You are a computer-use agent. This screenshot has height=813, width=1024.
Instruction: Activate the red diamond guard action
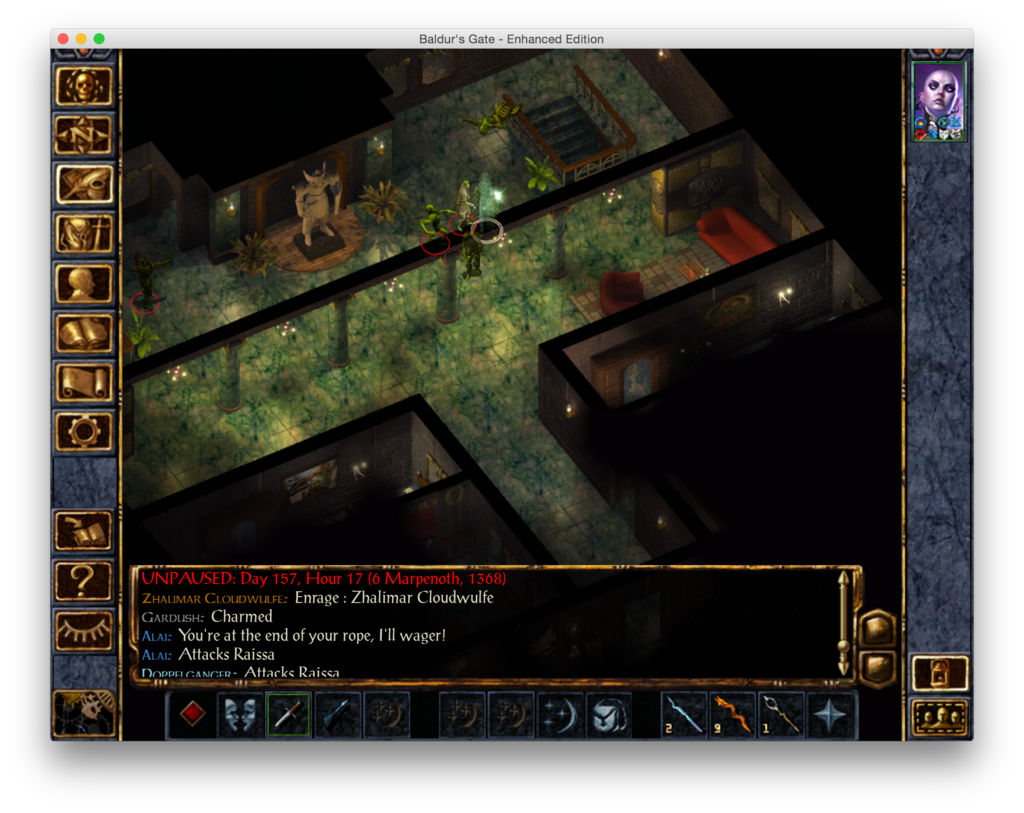click(192, 715)
